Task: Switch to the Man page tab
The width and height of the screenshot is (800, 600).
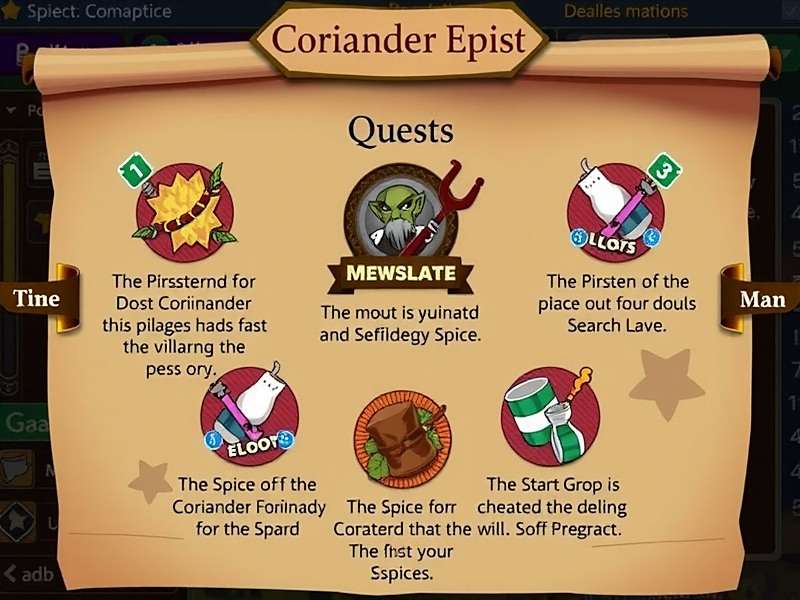Action: [x=761, y=299]
